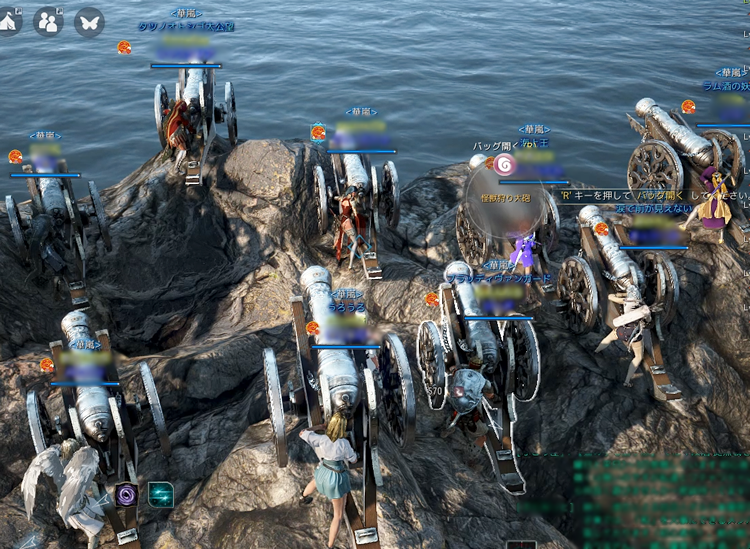
Task: Activate the teal sparkle skill icon
Action: click(x=160, y=494)
